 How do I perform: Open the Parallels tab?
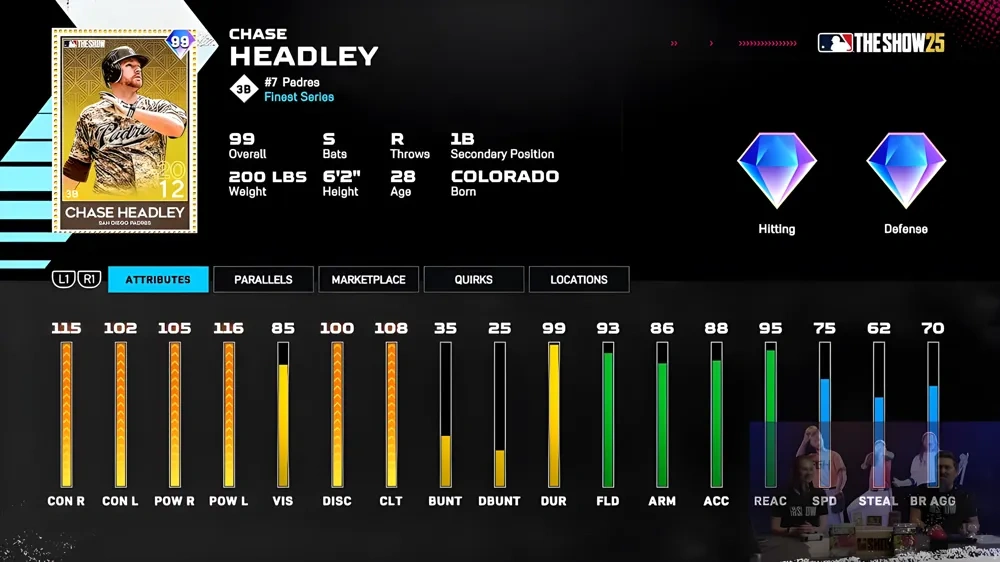click(x=263, y=280)
